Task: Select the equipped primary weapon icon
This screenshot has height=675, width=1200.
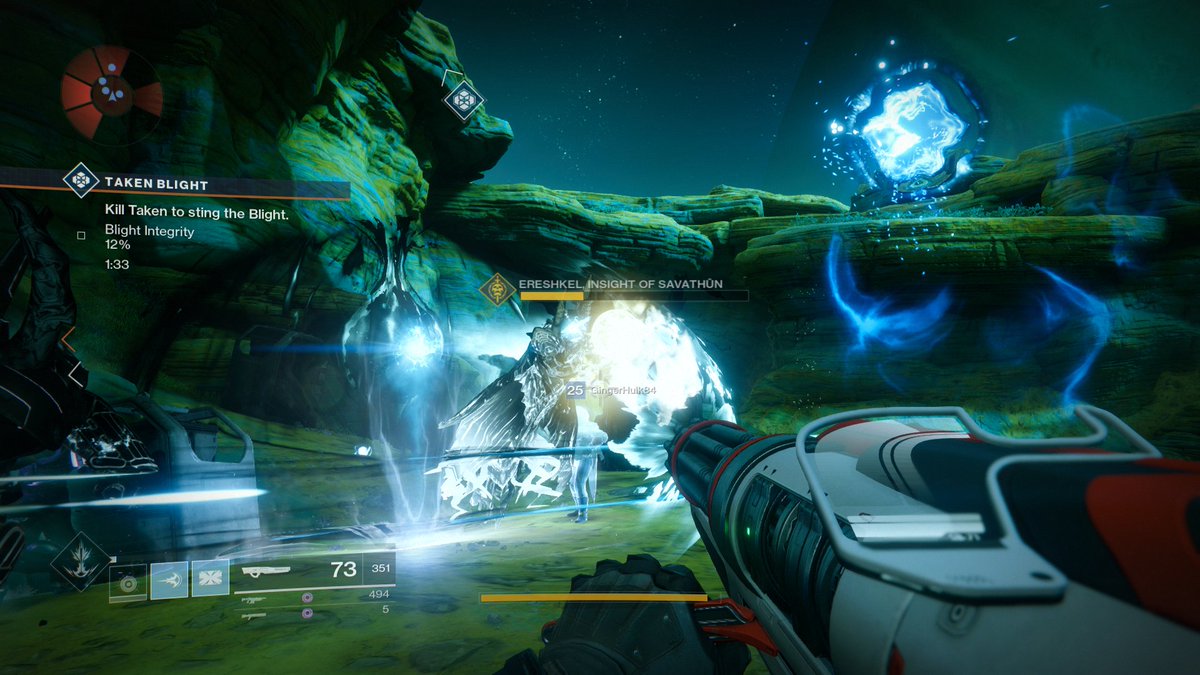Action: (266, 572)
